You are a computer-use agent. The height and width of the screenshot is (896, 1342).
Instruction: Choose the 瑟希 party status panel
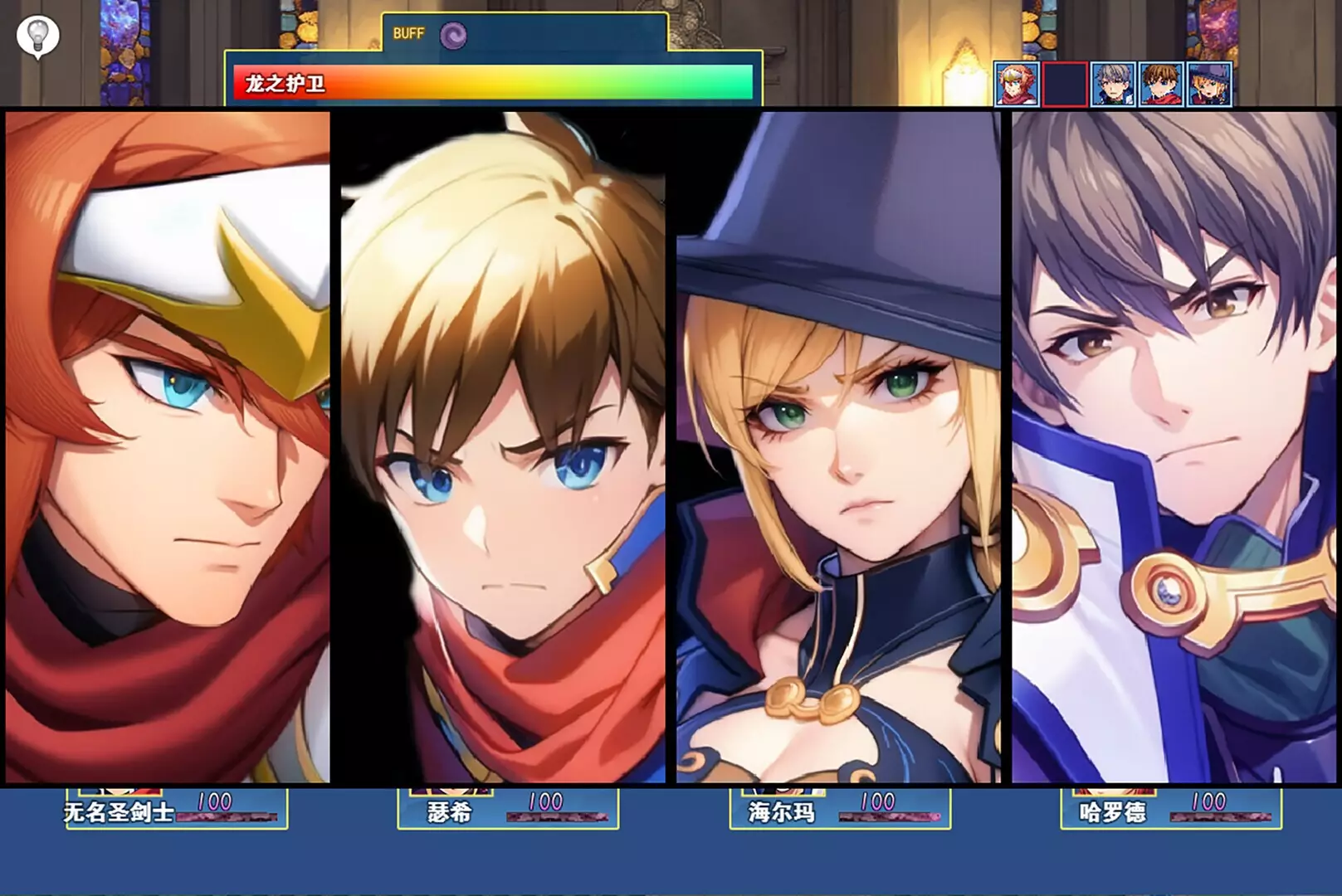(508, 808)
